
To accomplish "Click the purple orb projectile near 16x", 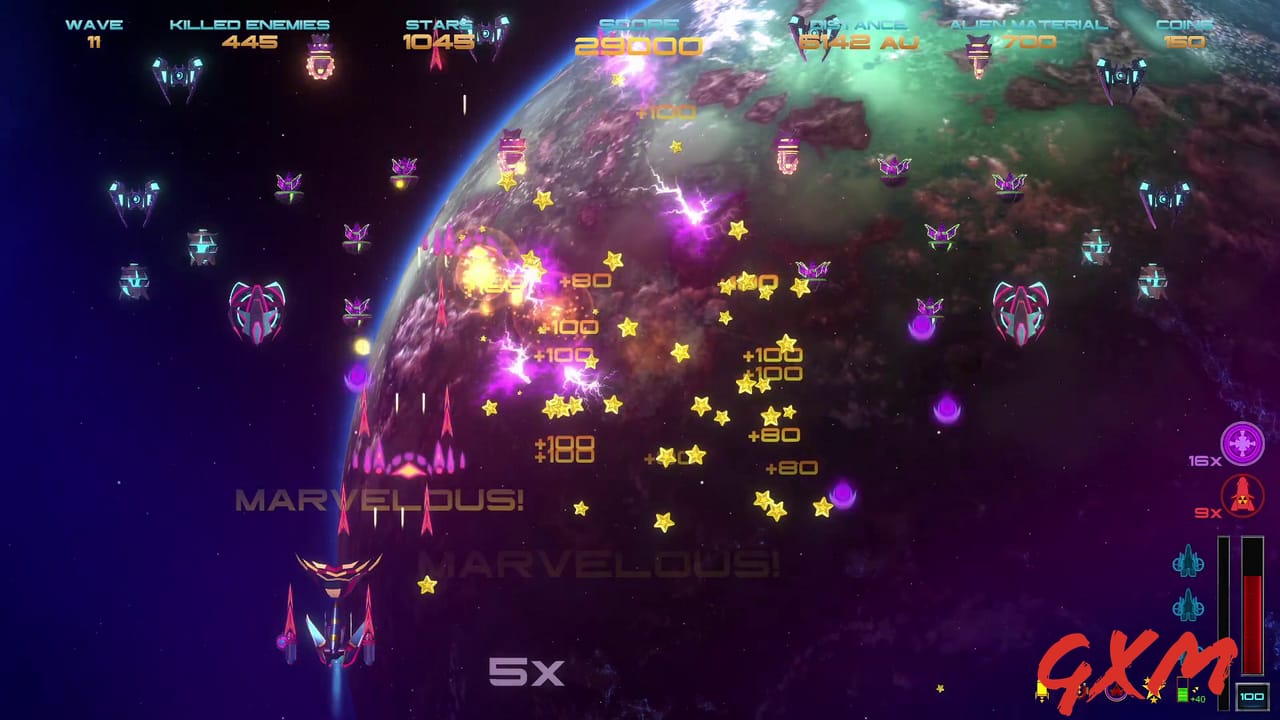I will (x=947, y=409).
